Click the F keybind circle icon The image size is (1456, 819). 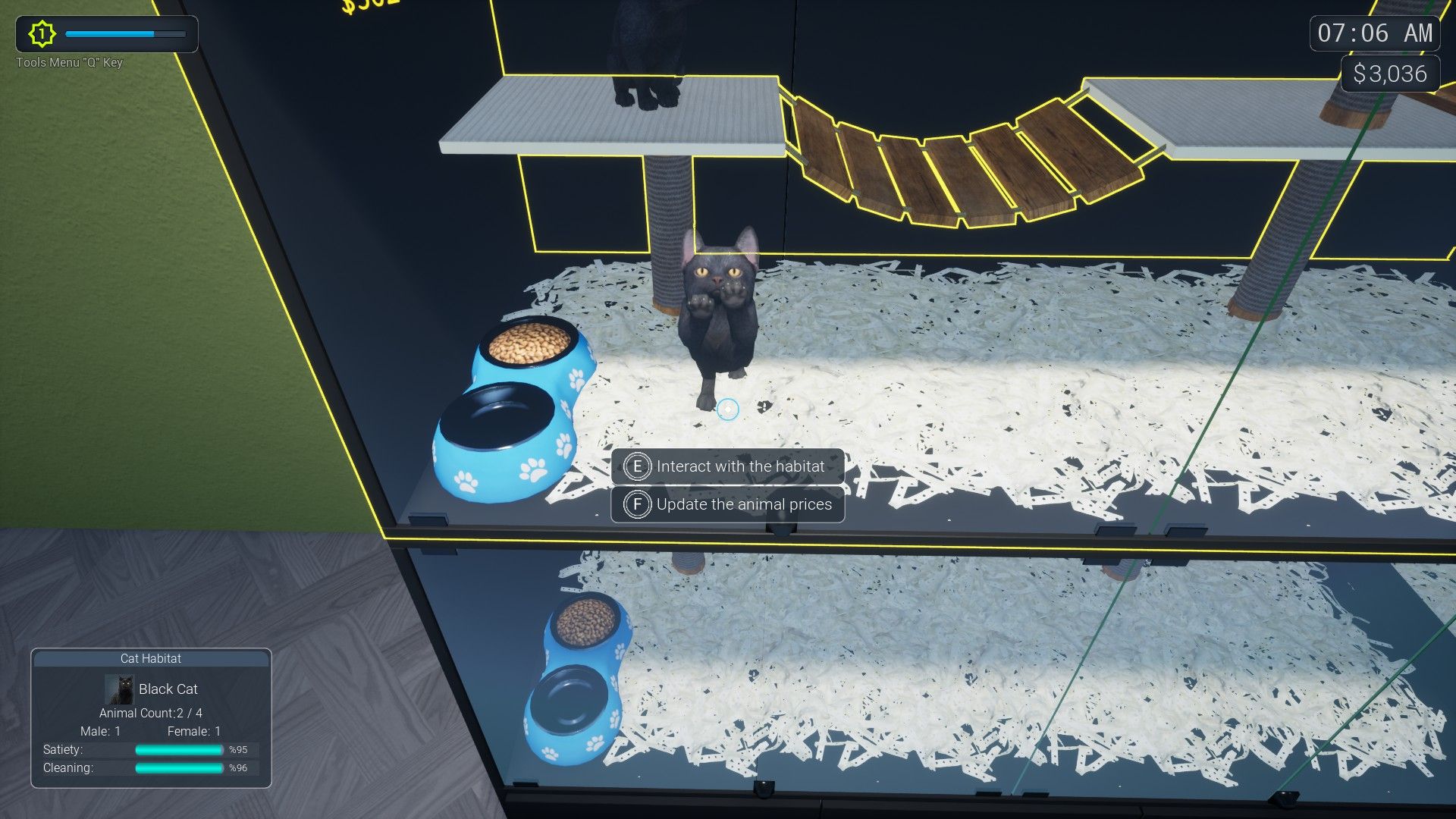[x=637, y=504]
